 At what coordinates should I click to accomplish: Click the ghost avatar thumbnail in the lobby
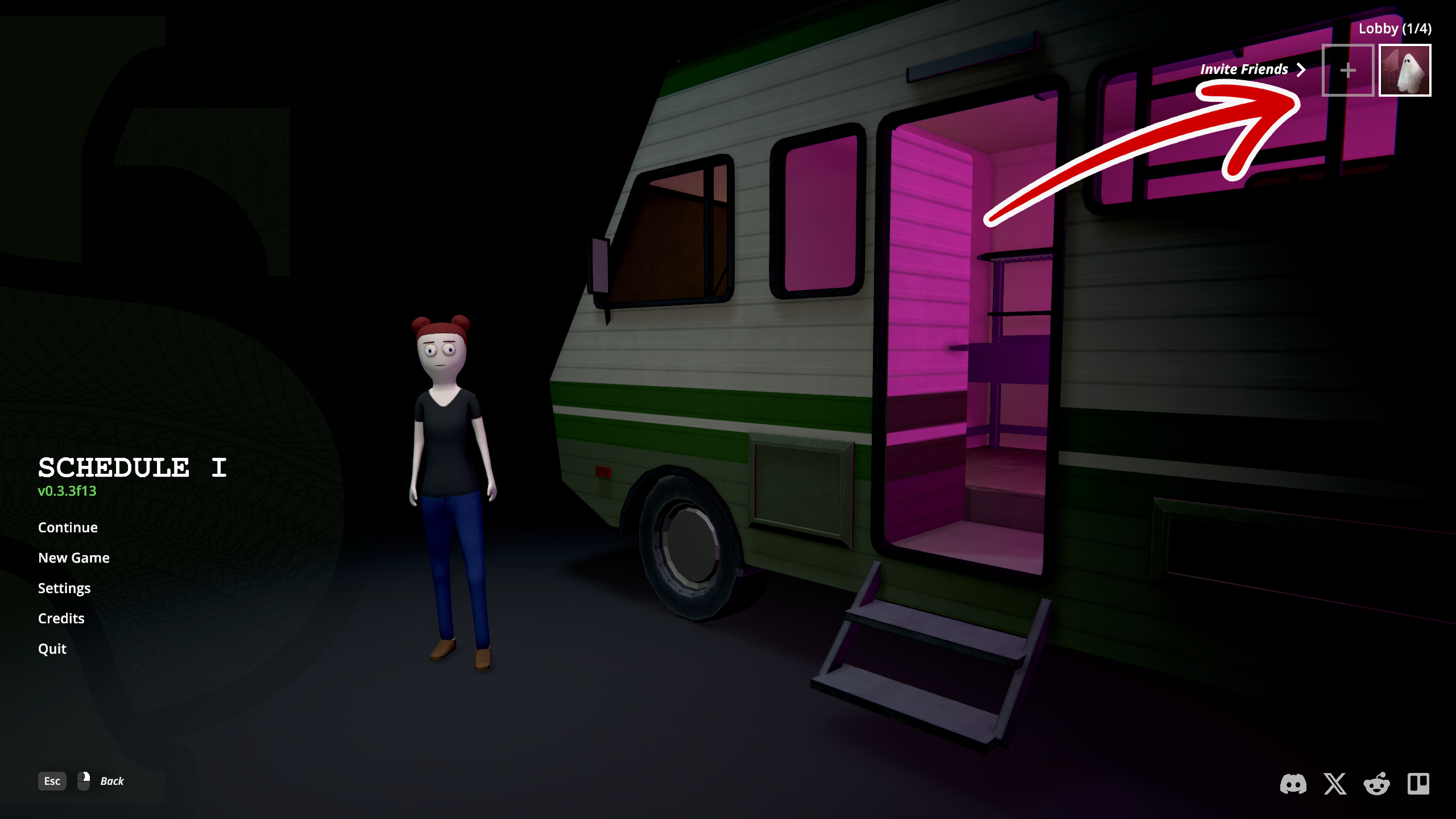coord(1405,69)
